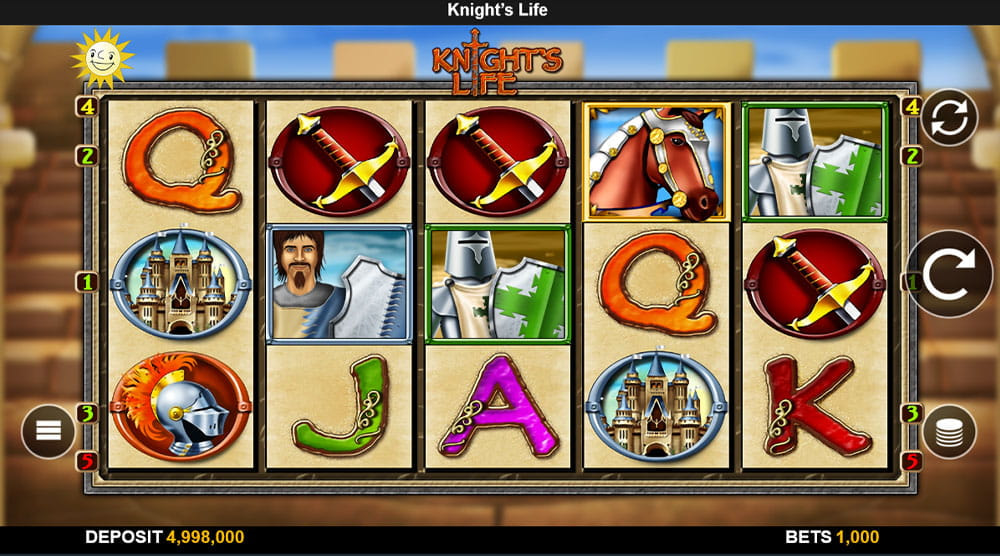Image resolution: width=1000 pixels, height=556 pixels.
Task: Click the smiling sun logo
Action: (102, 59)
